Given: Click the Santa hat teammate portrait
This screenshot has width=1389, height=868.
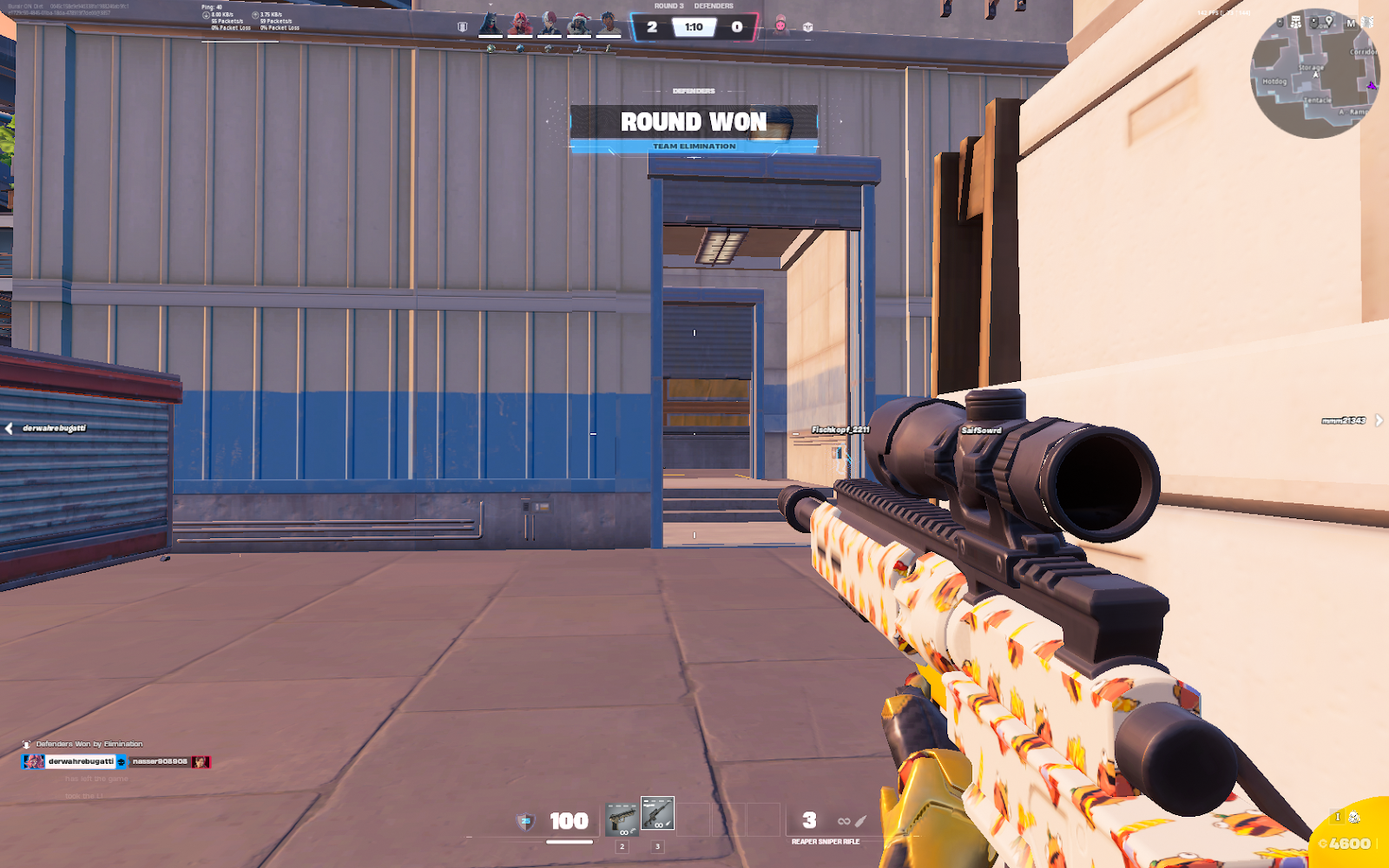Looking at the screenshot, I should tap(579, 24).
